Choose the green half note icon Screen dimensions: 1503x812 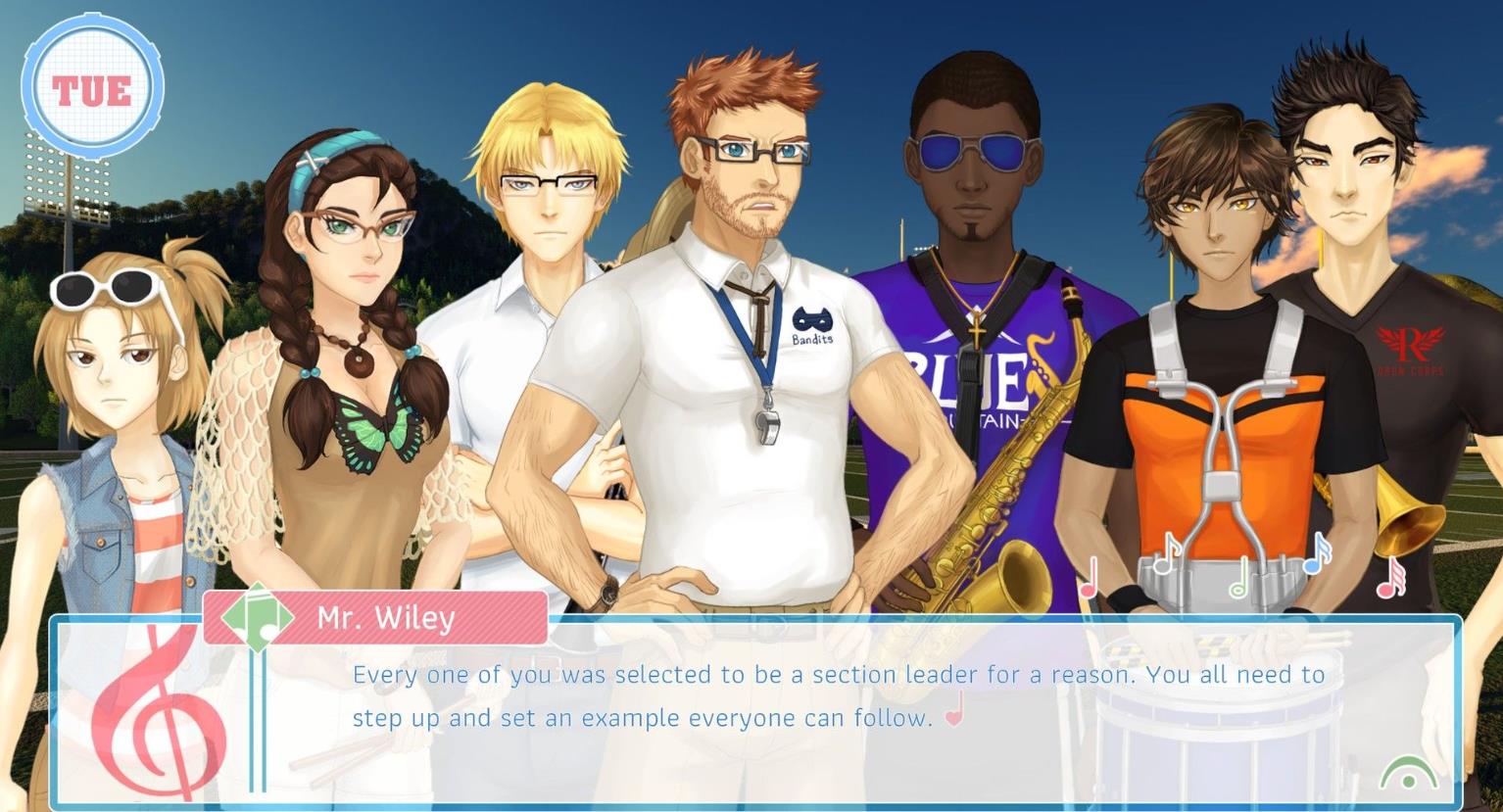(1240, 578)
